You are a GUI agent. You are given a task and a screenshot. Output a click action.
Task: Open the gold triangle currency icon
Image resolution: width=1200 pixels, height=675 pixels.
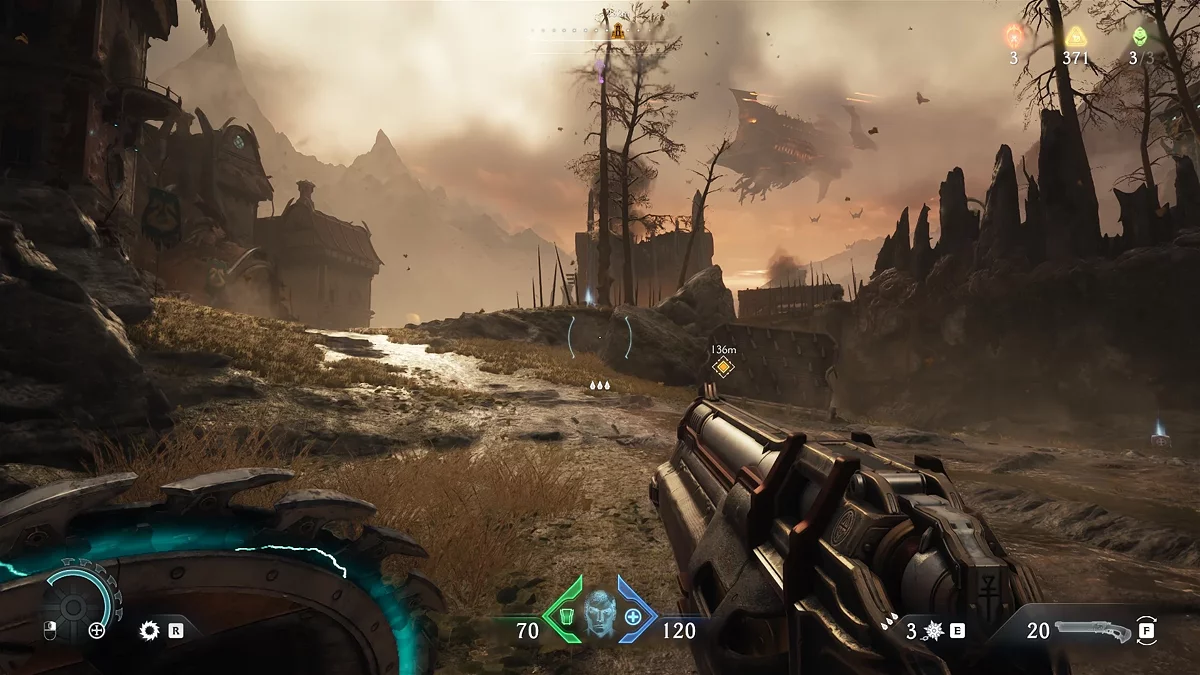pos(1076,37)
